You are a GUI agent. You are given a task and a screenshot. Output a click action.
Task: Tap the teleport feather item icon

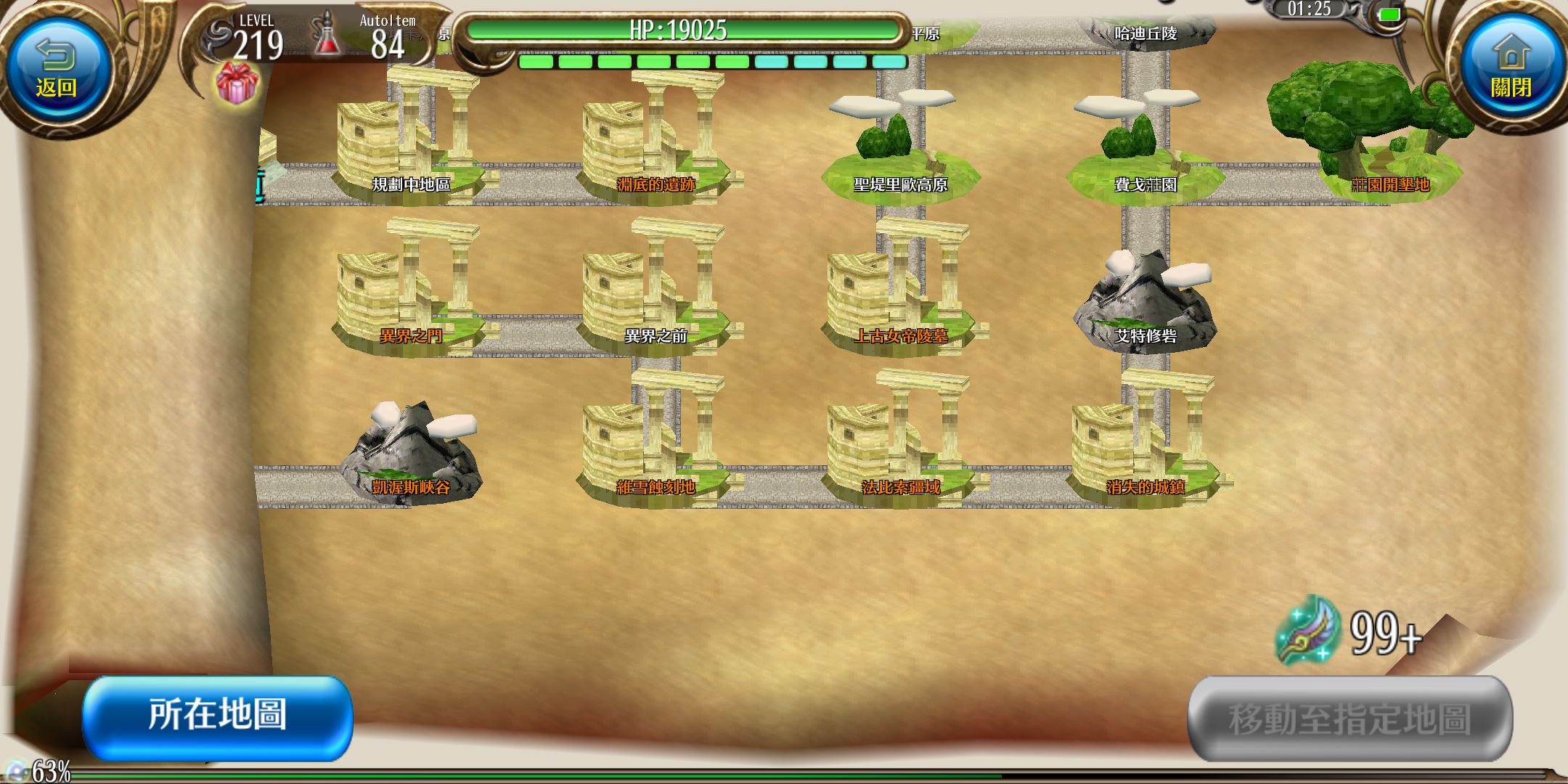click(1308, 630)
